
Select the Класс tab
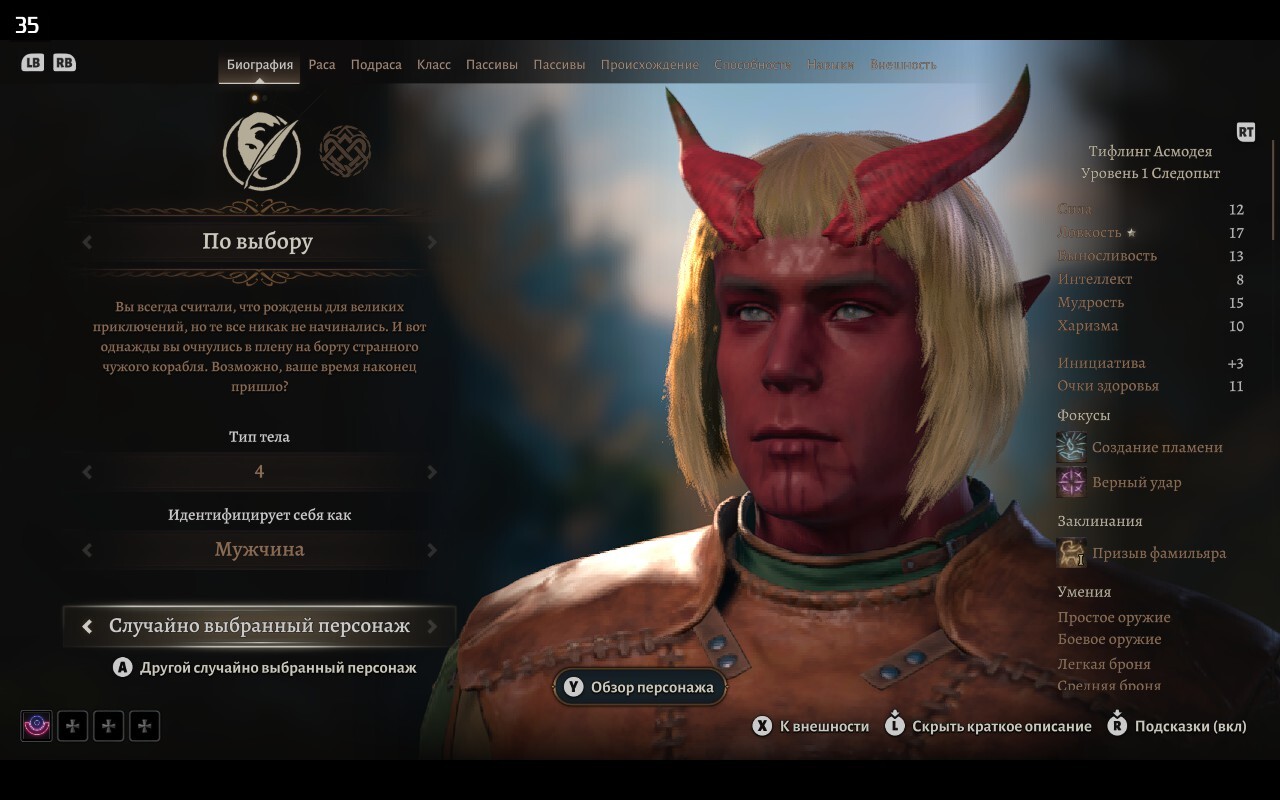point(434,65)
